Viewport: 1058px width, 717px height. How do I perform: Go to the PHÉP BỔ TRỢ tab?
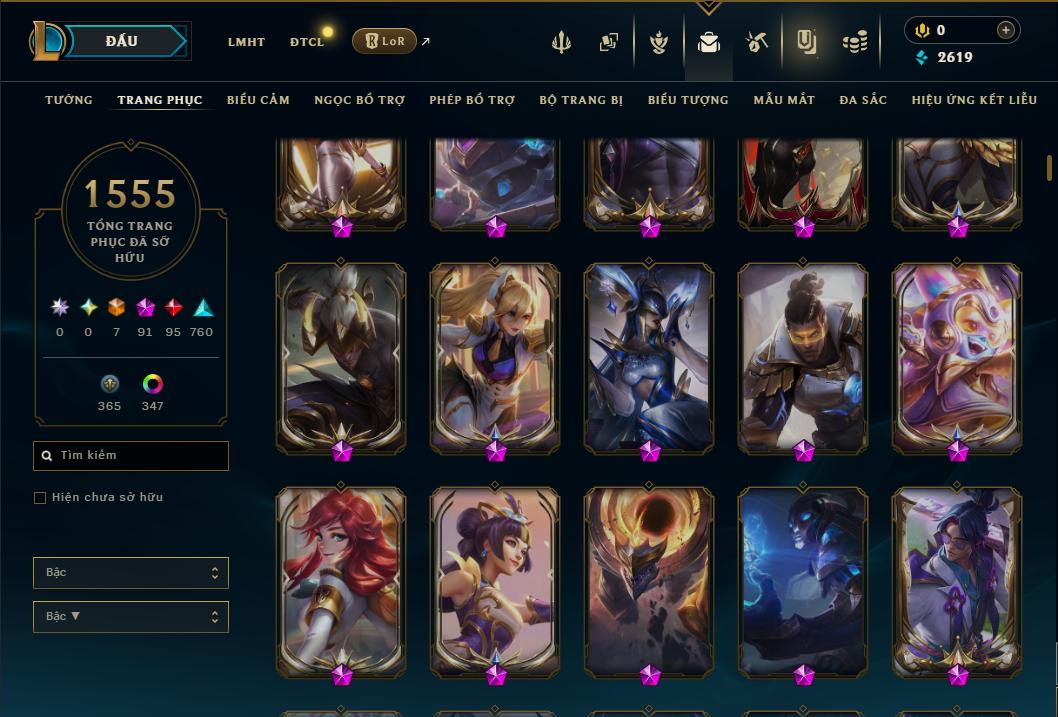472,100
